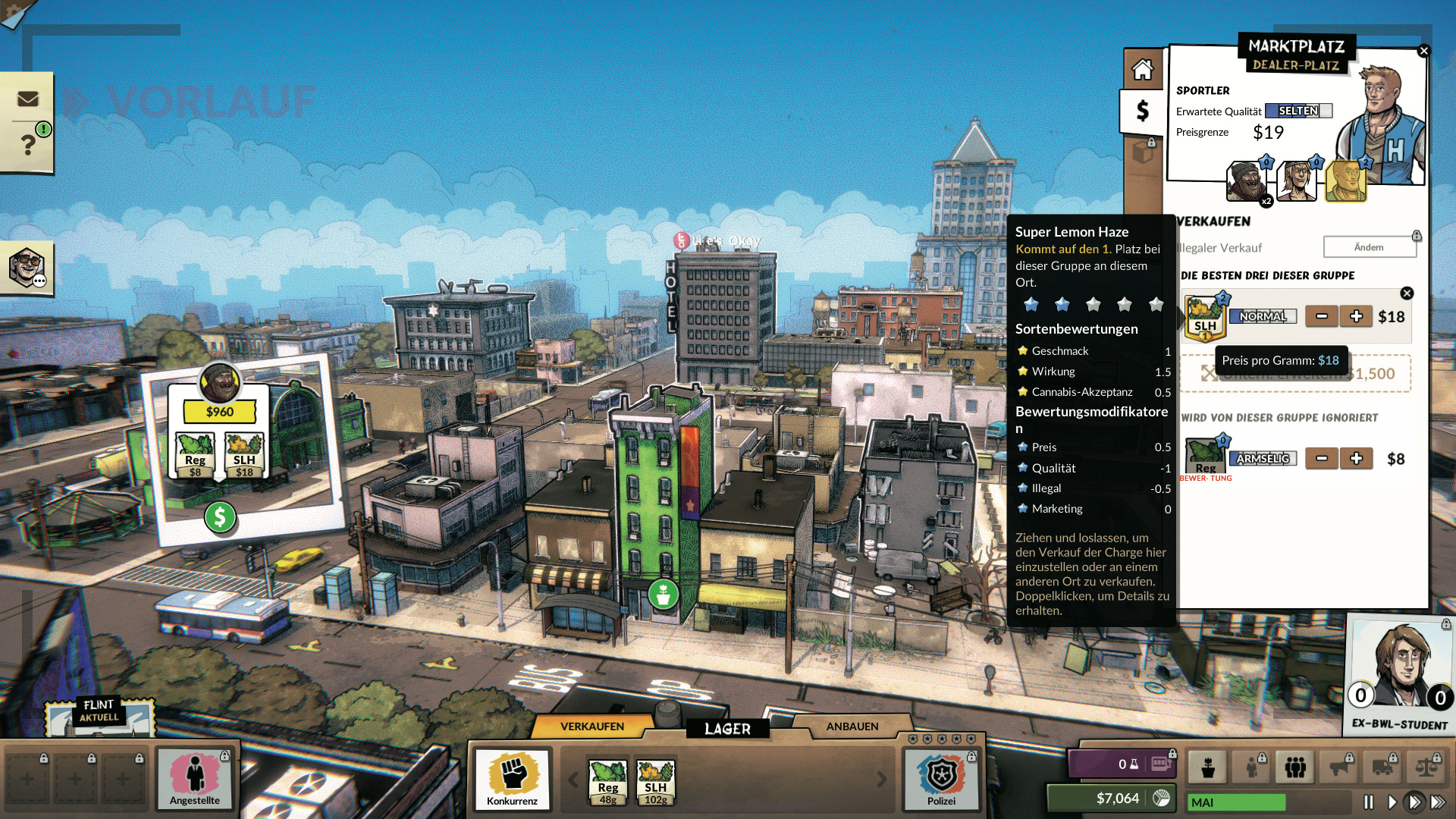Screen dimensions: 1456x819
Task: Switch to the Verkaufen tab
Action: [x=592, y=726]
